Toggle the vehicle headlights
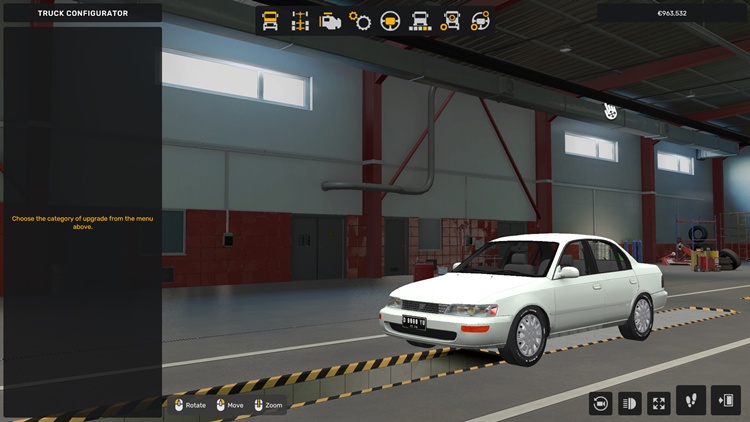 [630, 403]
